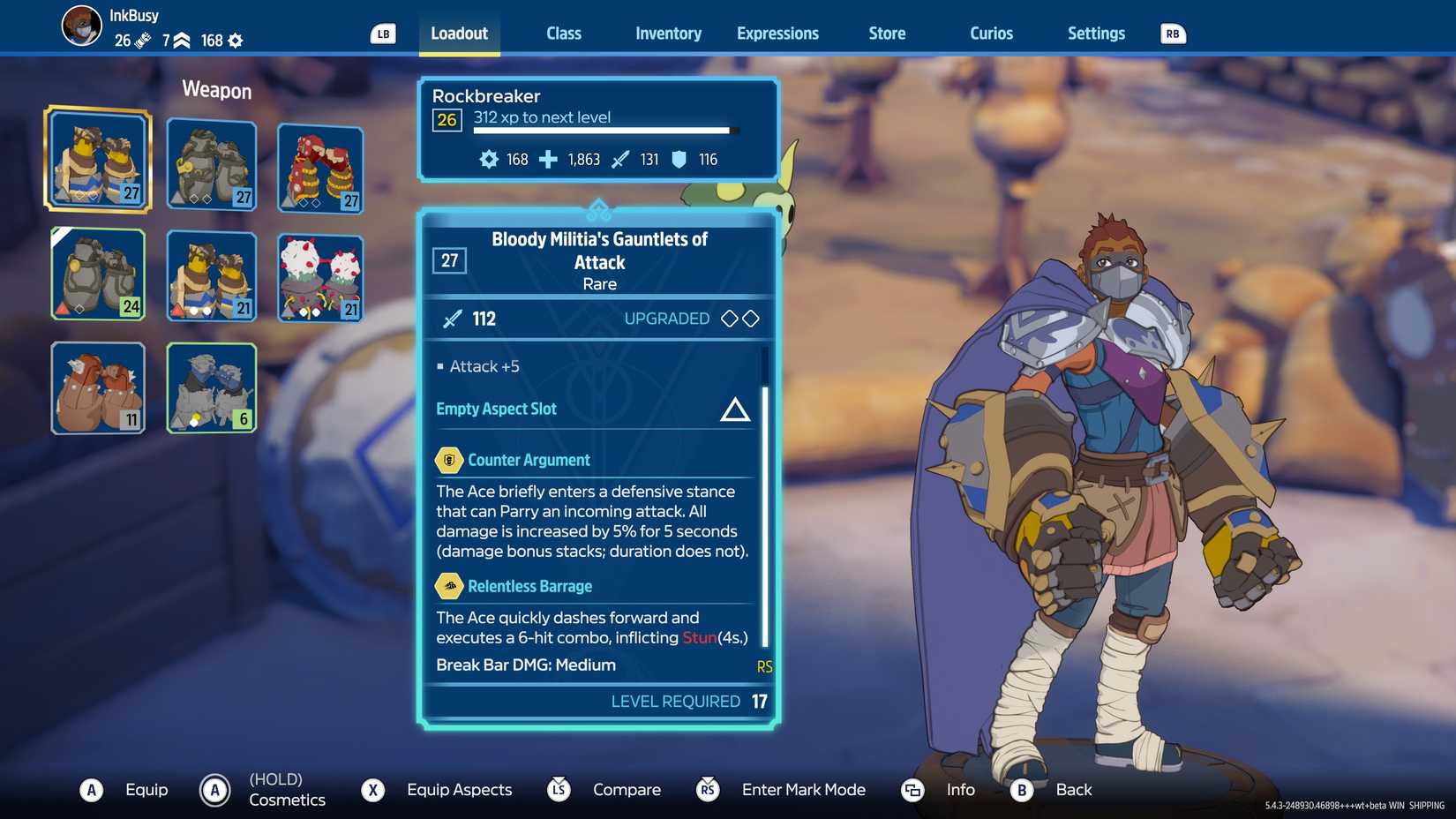
Task: Pick the white spiked level 21 gauntlets
Action: click(320, 277)
